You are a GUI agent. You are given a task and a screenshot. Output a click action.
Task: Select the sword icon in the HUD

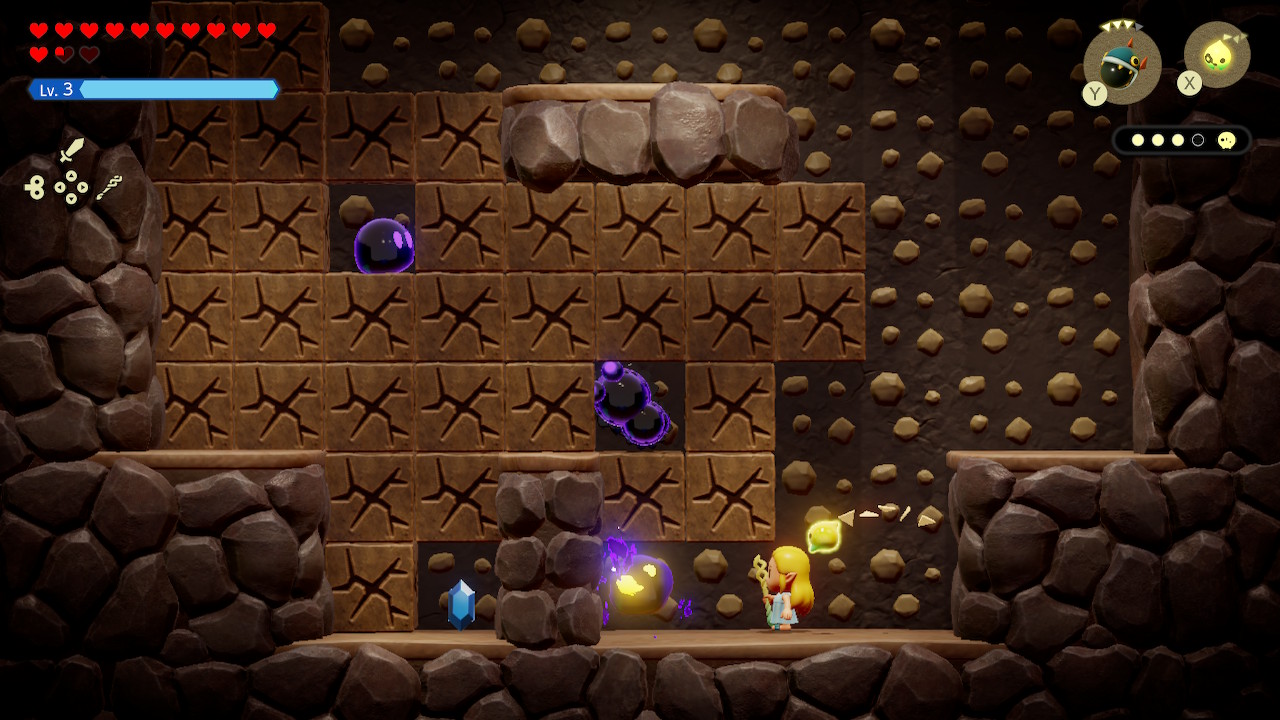72,150
